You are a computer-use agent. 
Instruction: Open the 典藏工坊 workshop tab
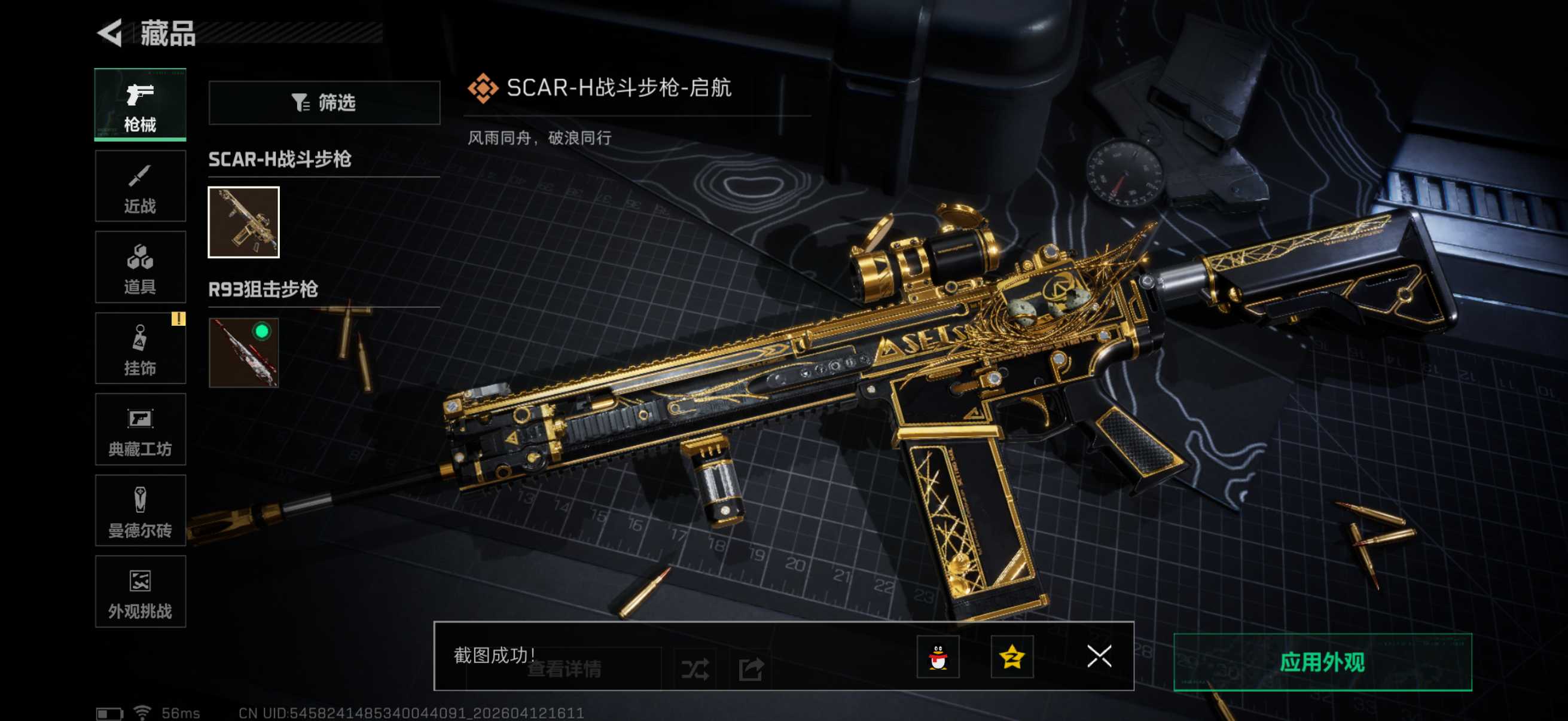pos(140,430)
